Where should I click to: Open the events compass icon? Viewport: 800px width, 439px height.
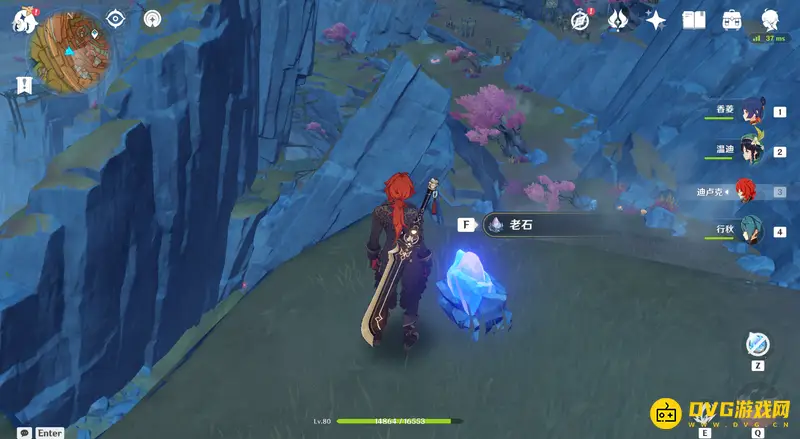click(x=580, y=20)
